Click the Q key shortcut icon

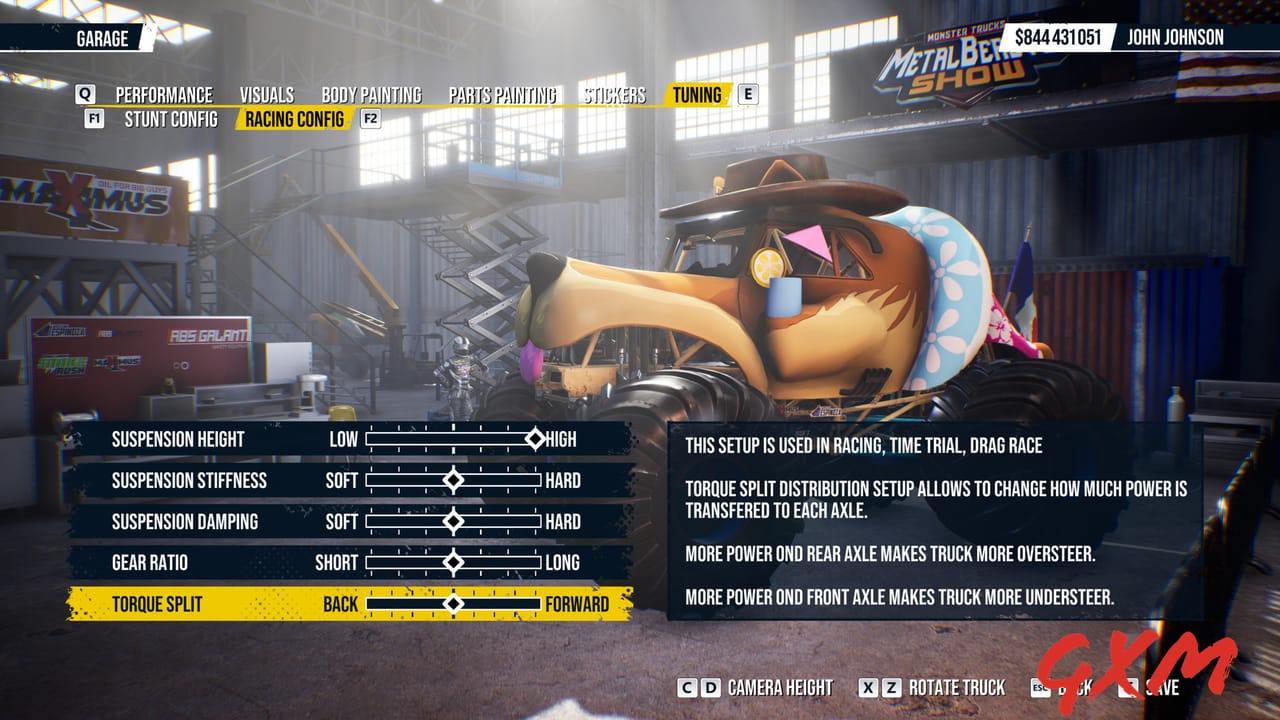click(85, 95)
